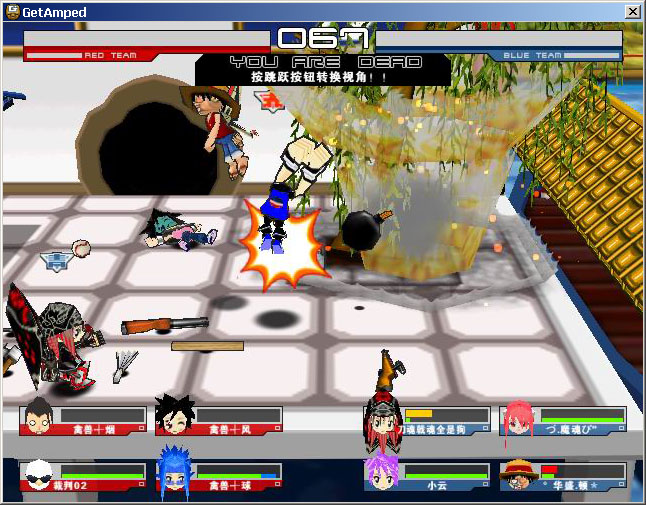Choose the 禽兽十球 blue-haired player panel
Image resolution: width=646 pixels, height=505 pixels.
point(220,476)
